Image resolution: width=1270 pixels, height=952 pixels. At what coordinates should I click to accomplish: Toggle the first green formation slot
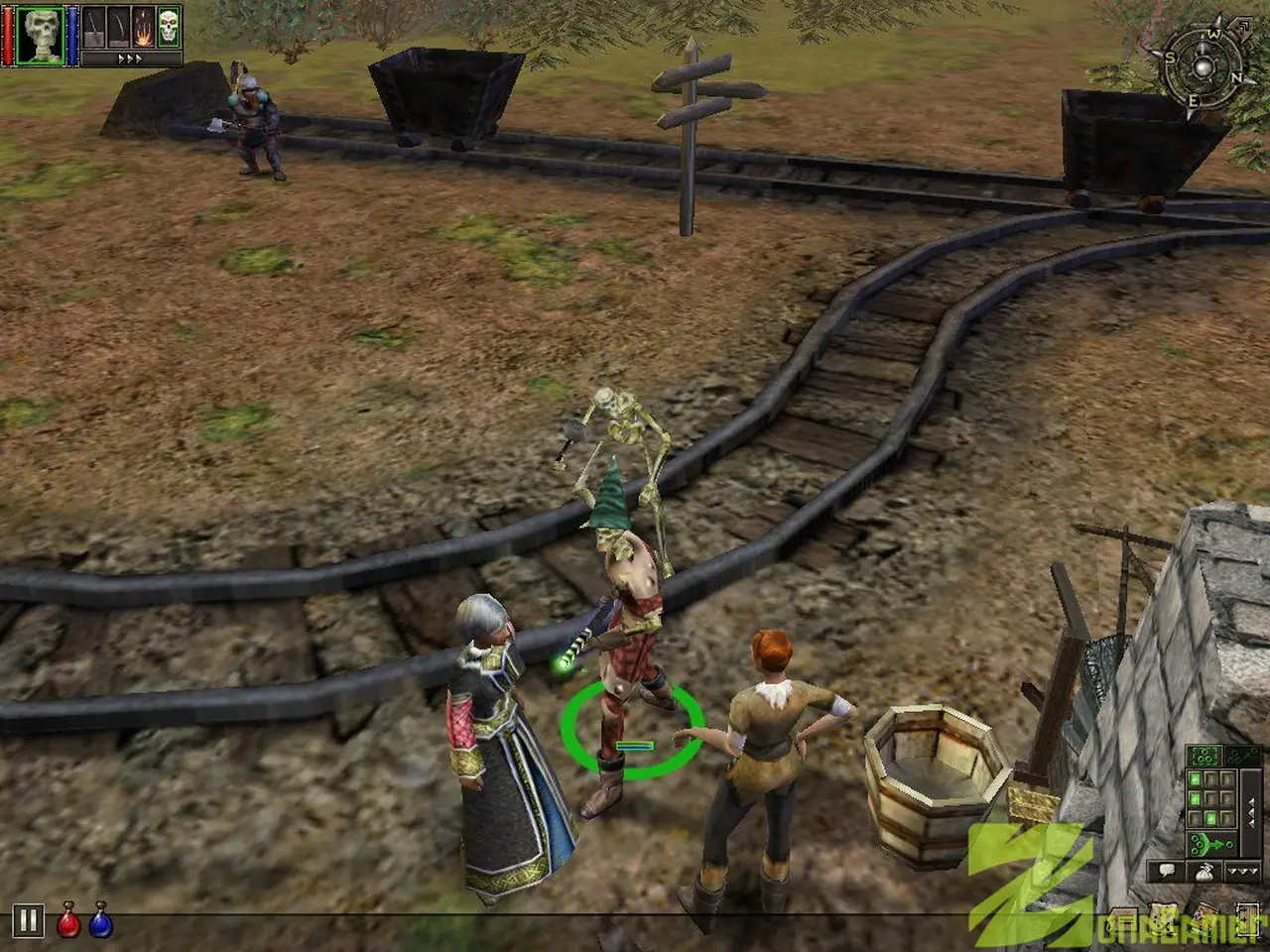point(1195,779)
